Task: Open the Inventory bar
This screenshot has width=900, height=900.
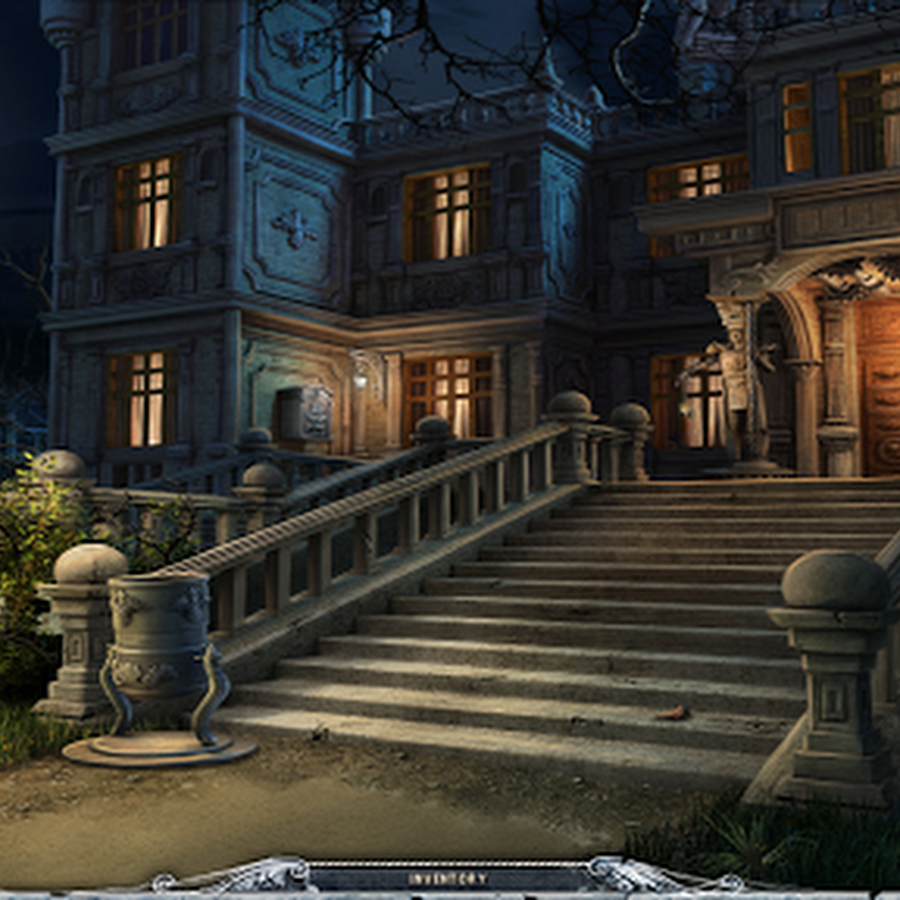Action: pyautogui.click(x=447, y=879)
